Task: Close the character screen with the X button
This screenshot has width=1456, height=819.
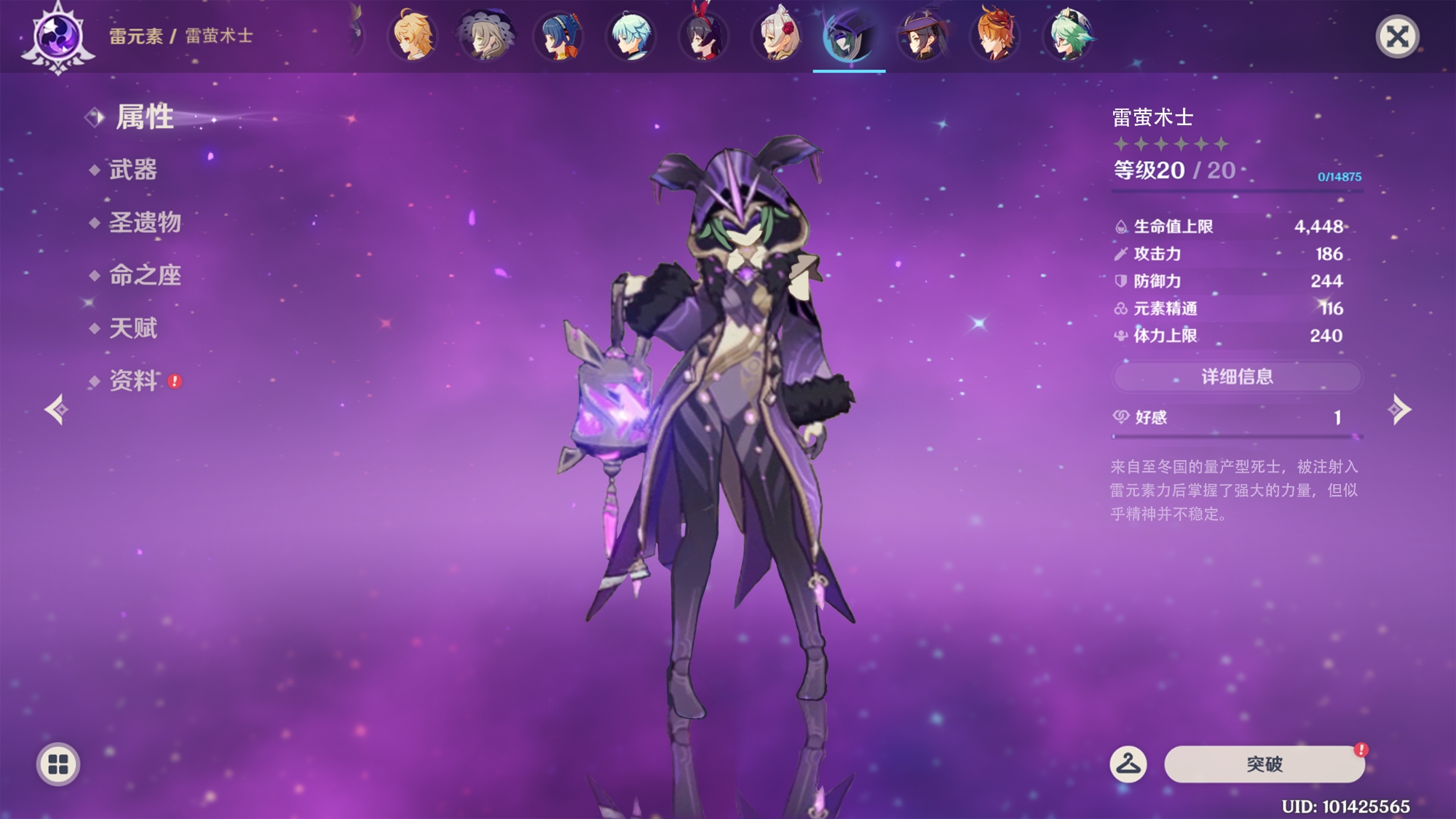Action: (1397, 36)
